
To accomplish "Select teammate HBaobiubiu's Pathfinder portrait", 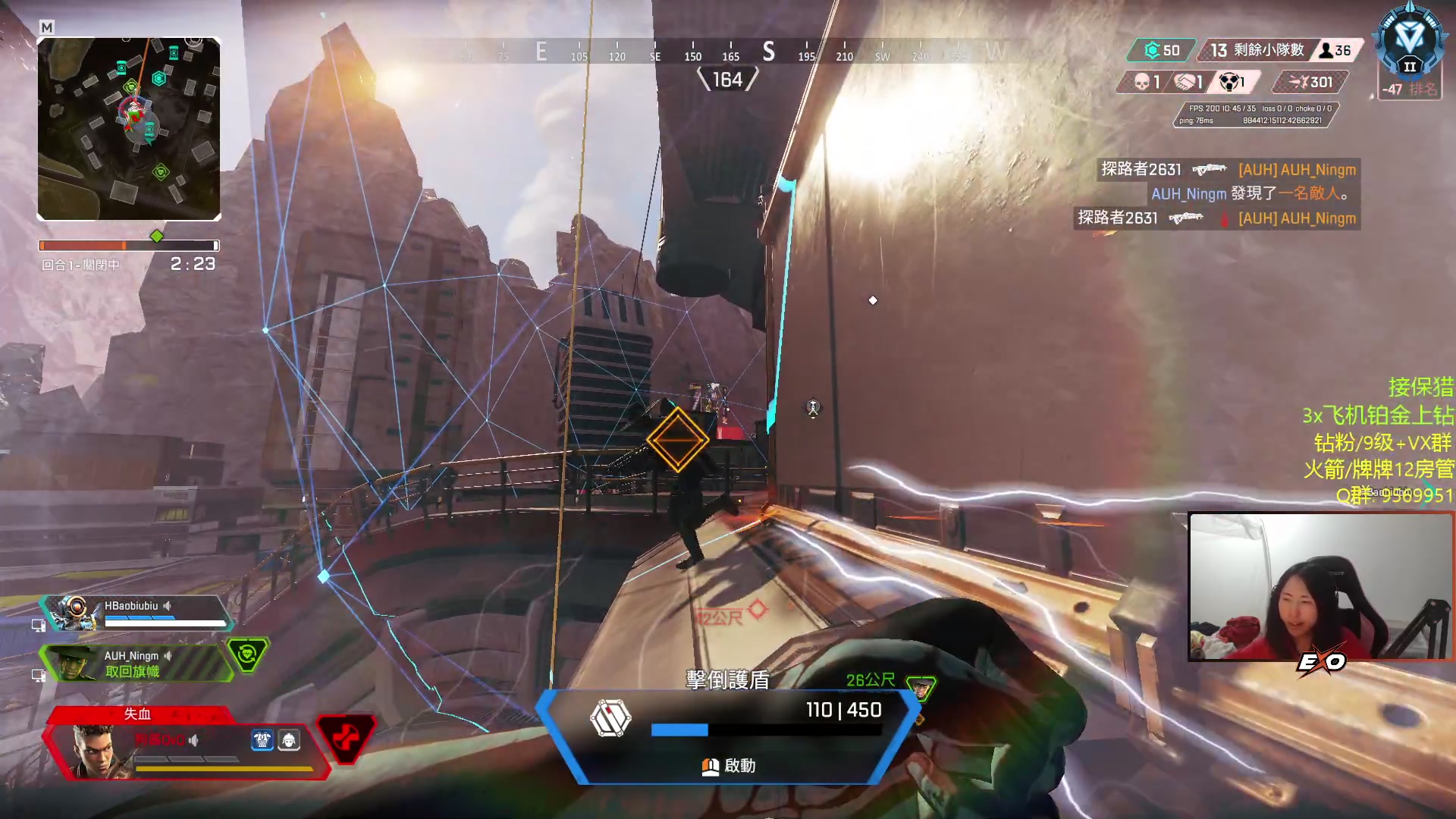I will 74,611.
